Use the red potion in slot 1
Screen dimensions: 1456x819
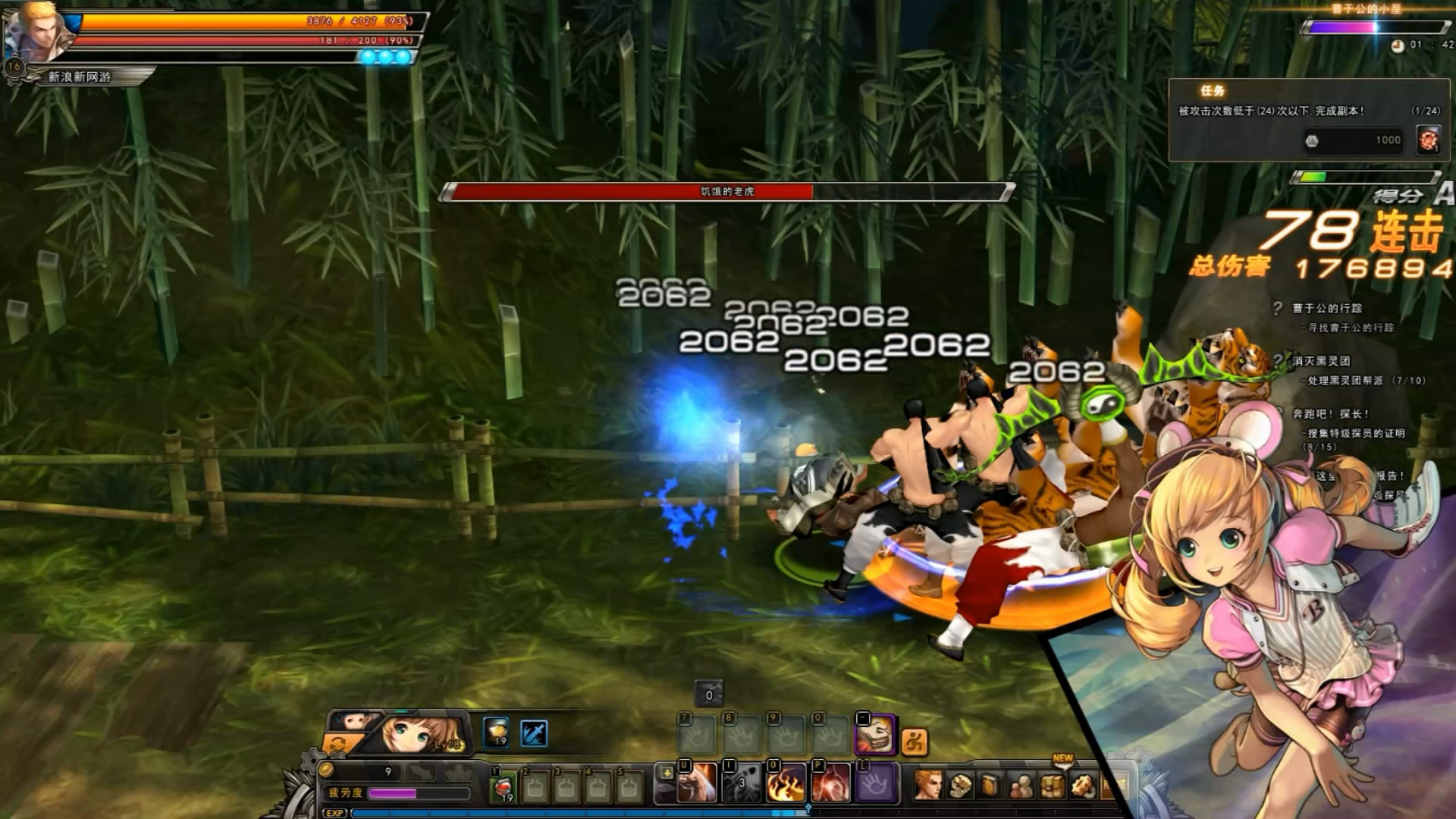503,786
